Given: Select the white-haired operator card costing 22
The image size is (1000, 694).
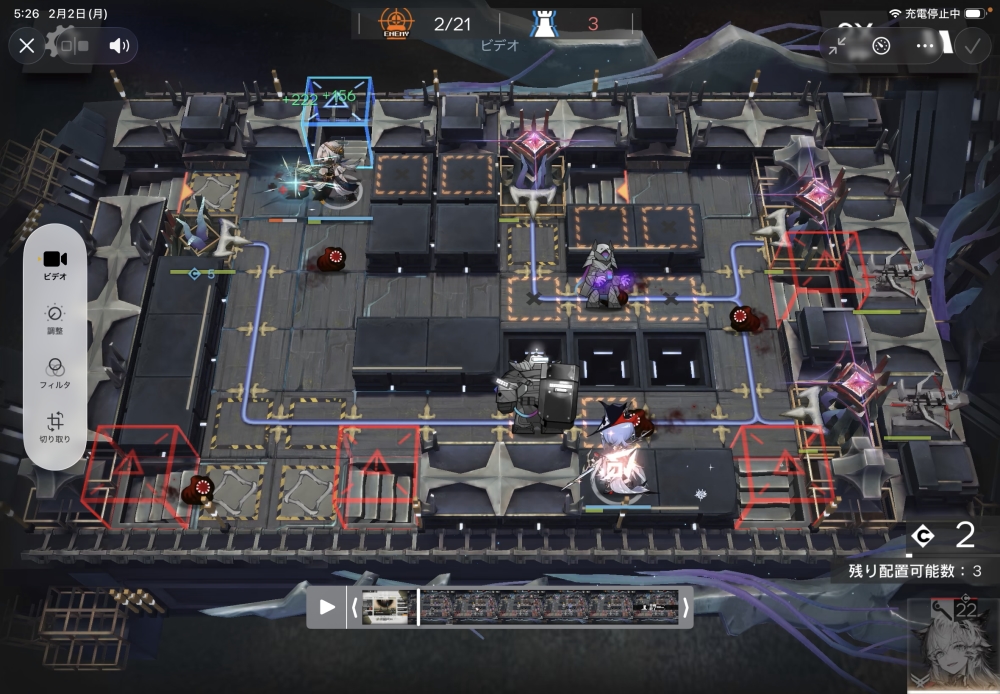Looking at the screenshot, I should pyautogui.click(x=953, y=647).
